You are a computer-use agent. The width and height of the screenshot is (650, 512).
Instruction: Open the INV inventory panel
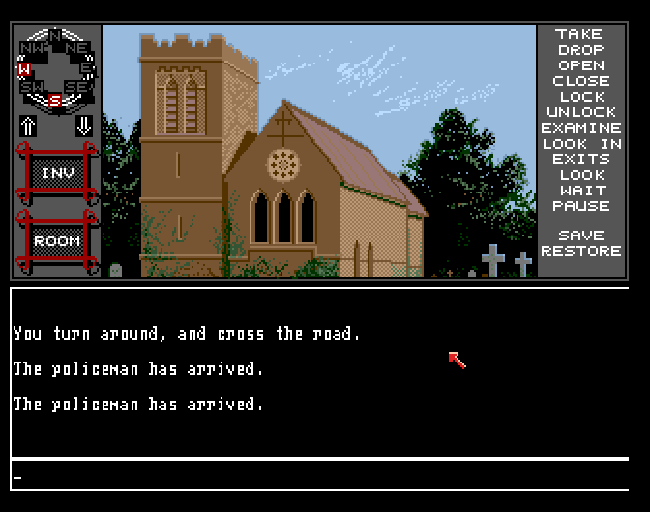[57, 174]
